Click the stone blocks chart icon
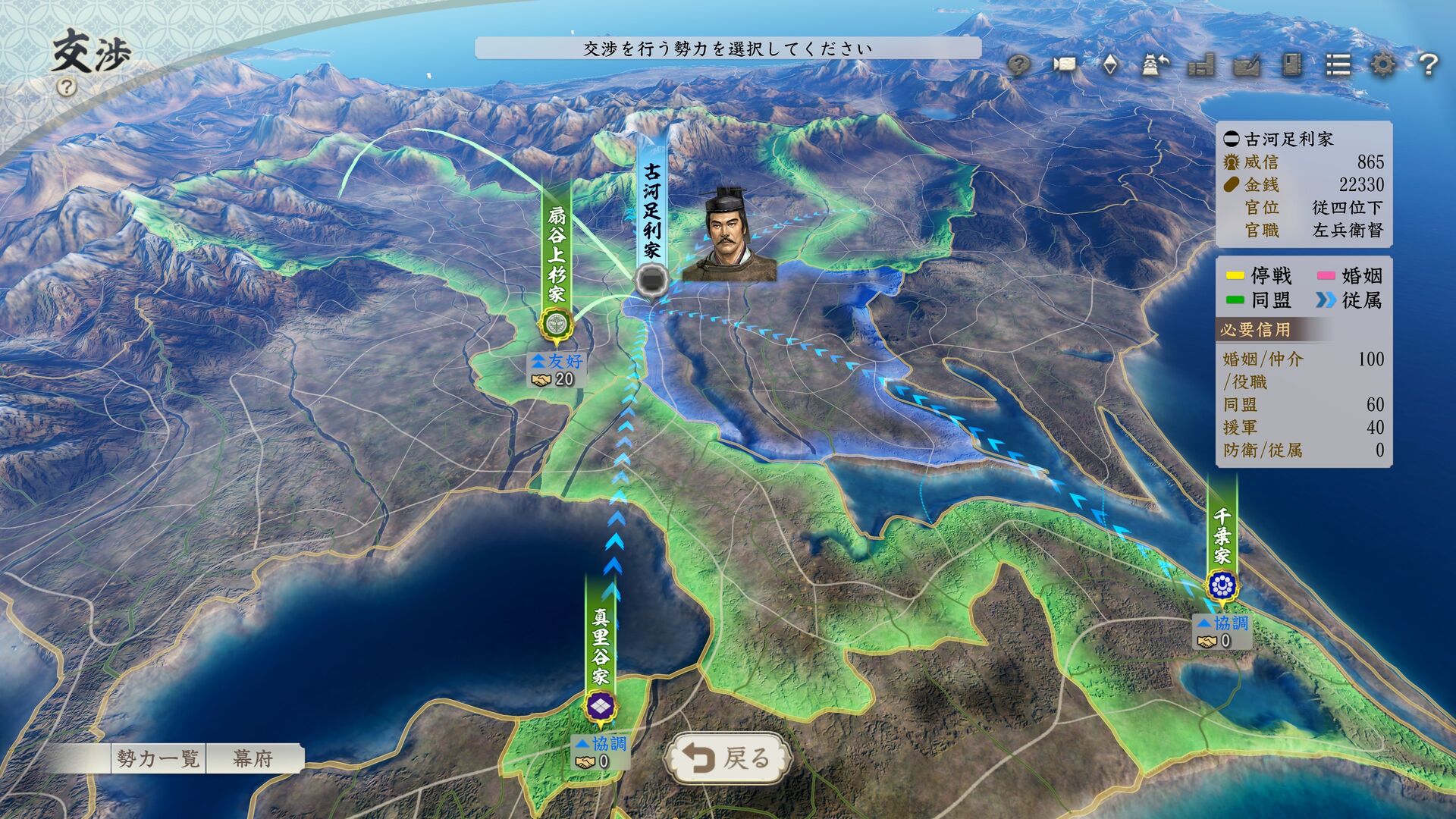This screenshot has width=1456, height=819. 1201,65
